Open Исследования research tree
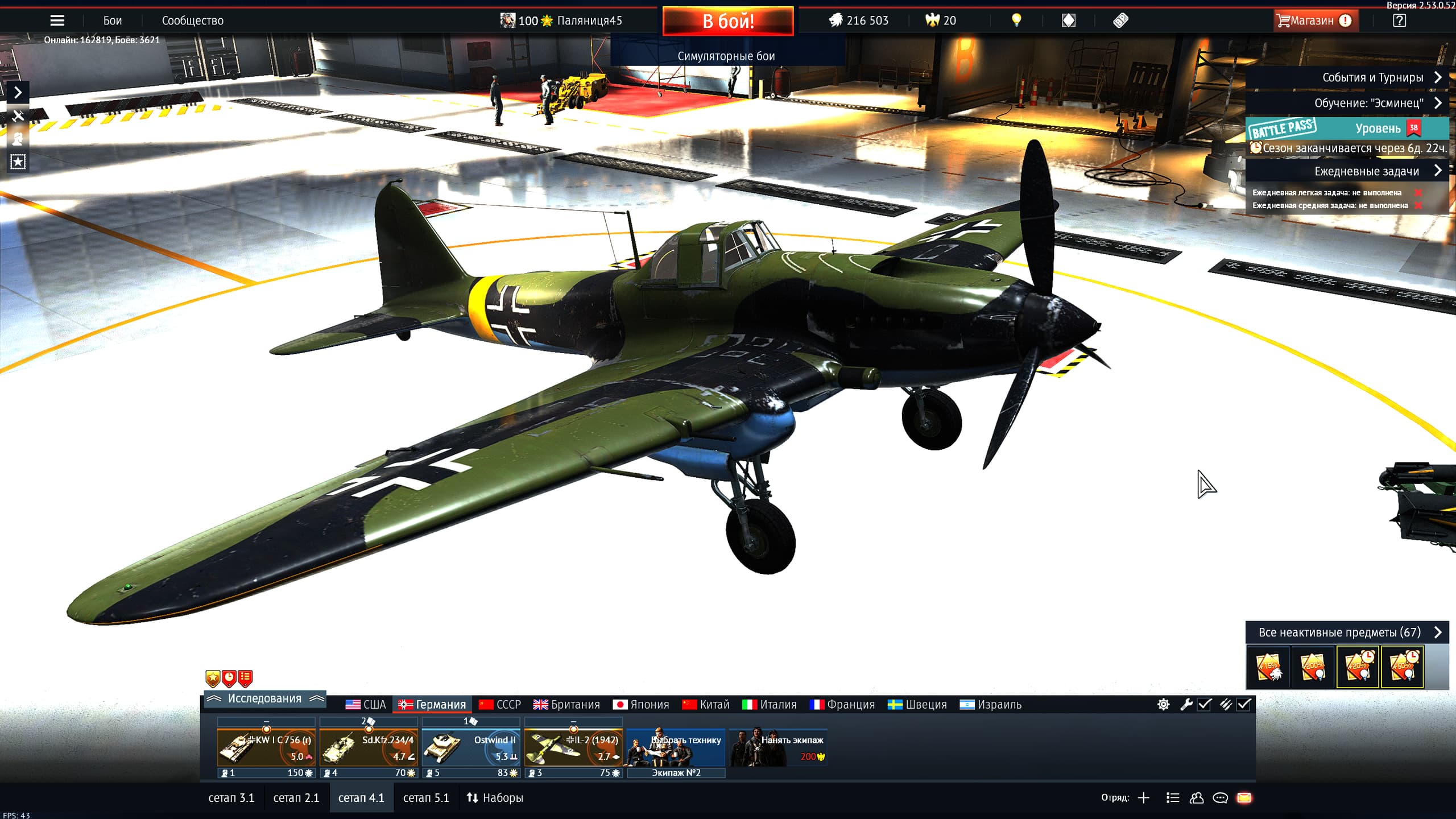1456x819 pixels. click(264, 698)
